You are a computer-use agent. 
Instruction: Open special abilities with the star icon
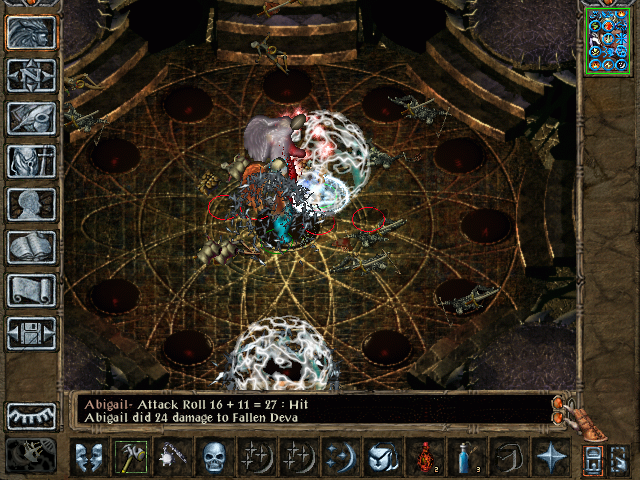click(551, 457)
